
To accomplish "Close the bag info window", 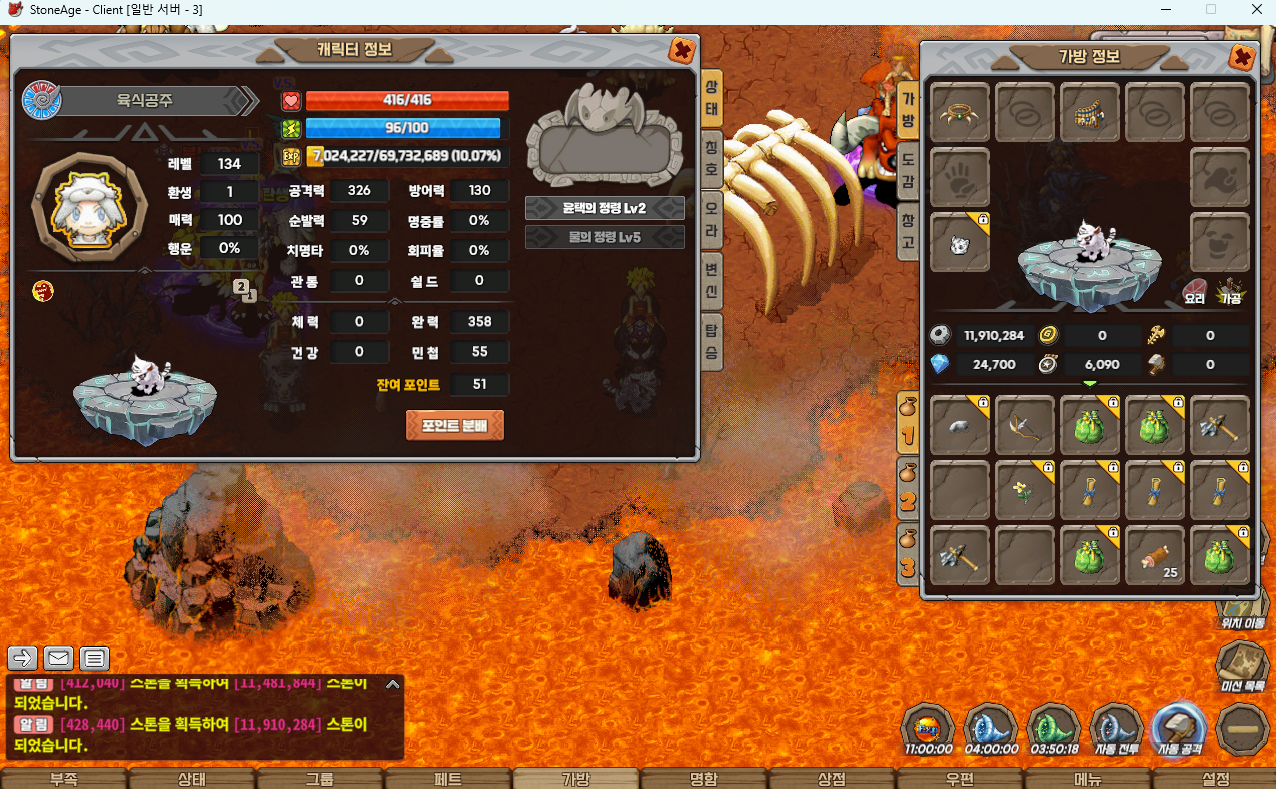I will [1242, 57].
